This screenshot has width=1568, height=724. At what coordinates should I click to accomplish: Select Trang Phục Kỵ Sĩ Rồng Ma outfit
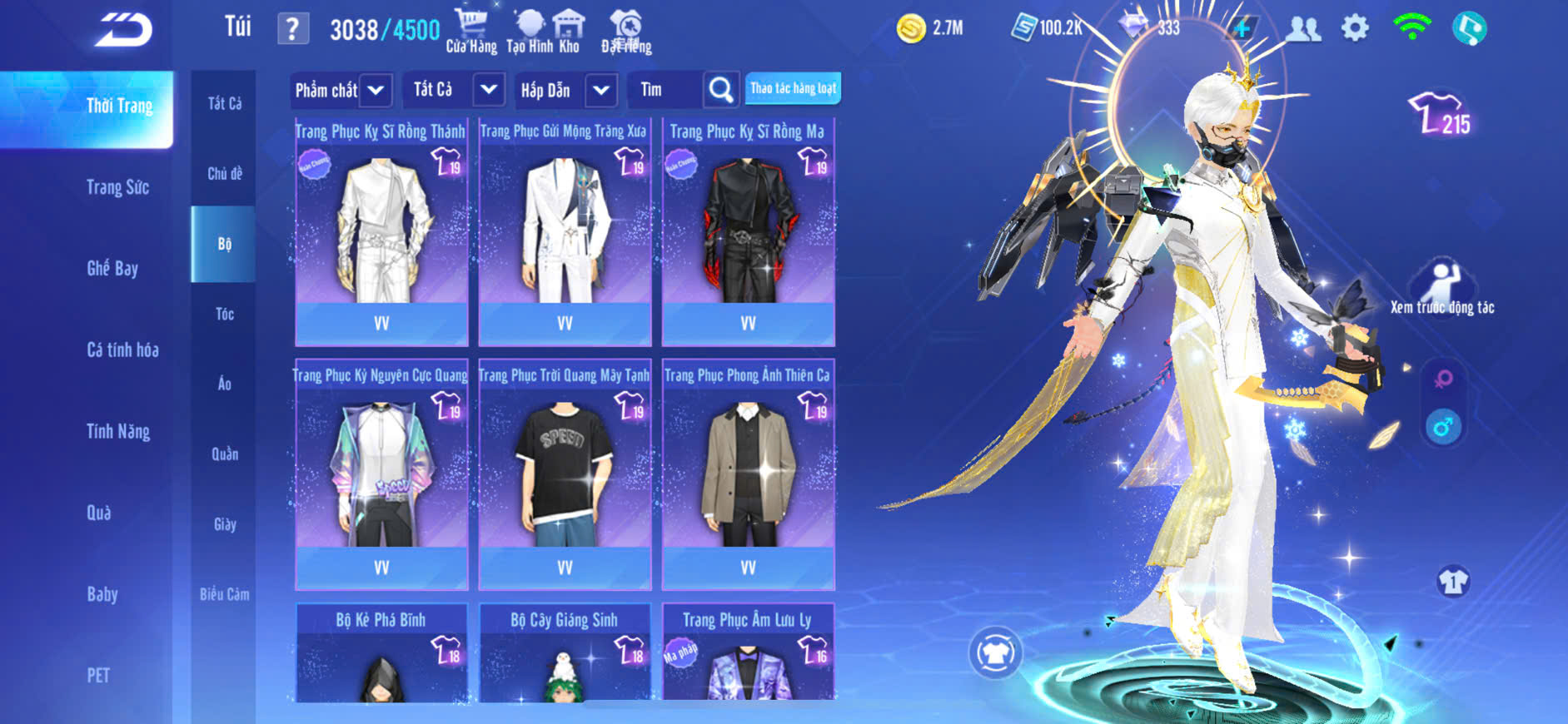pyautogui.click(x=748, y=231)
